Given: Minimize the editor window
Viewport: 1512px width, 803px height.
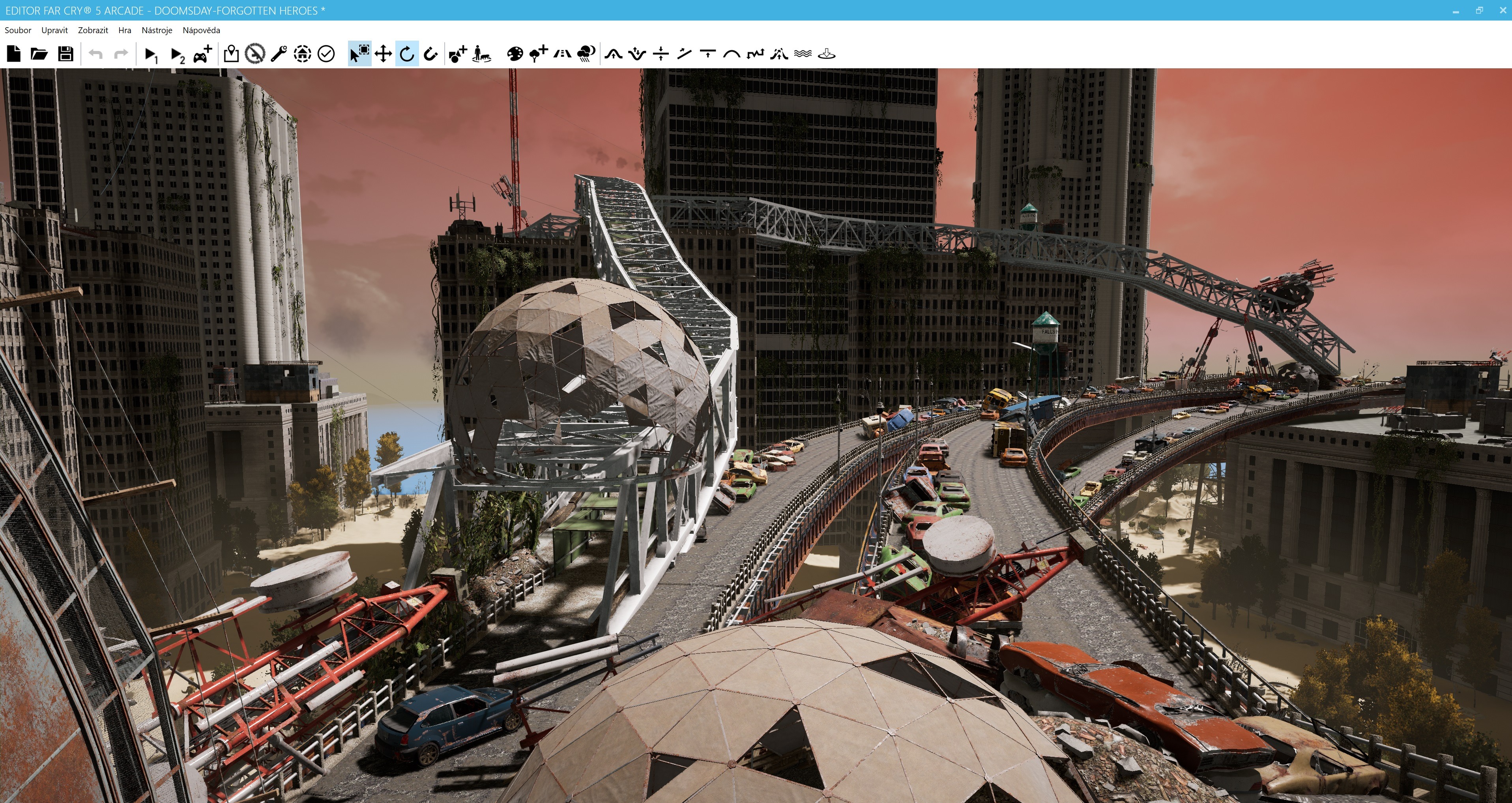Looking at the screenshot, I should [x=1456, y=11].
